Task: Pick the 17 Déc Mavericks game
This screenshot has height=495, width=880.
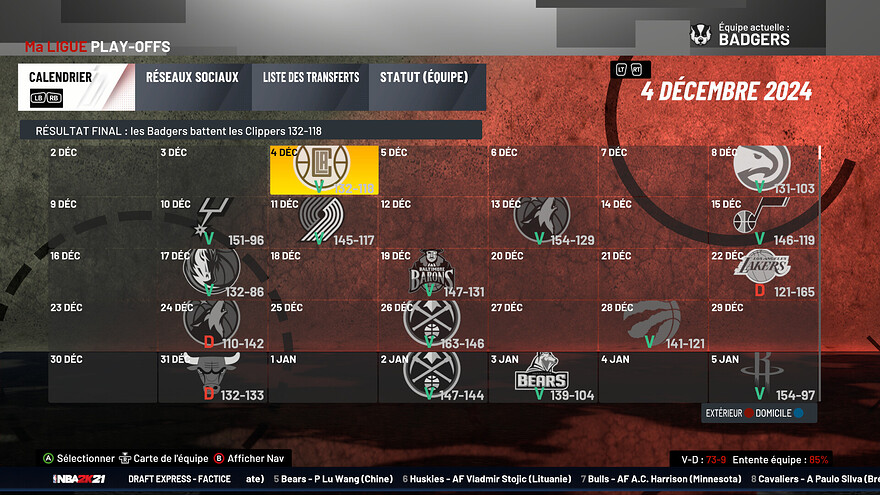Action: tap(212, 273)
